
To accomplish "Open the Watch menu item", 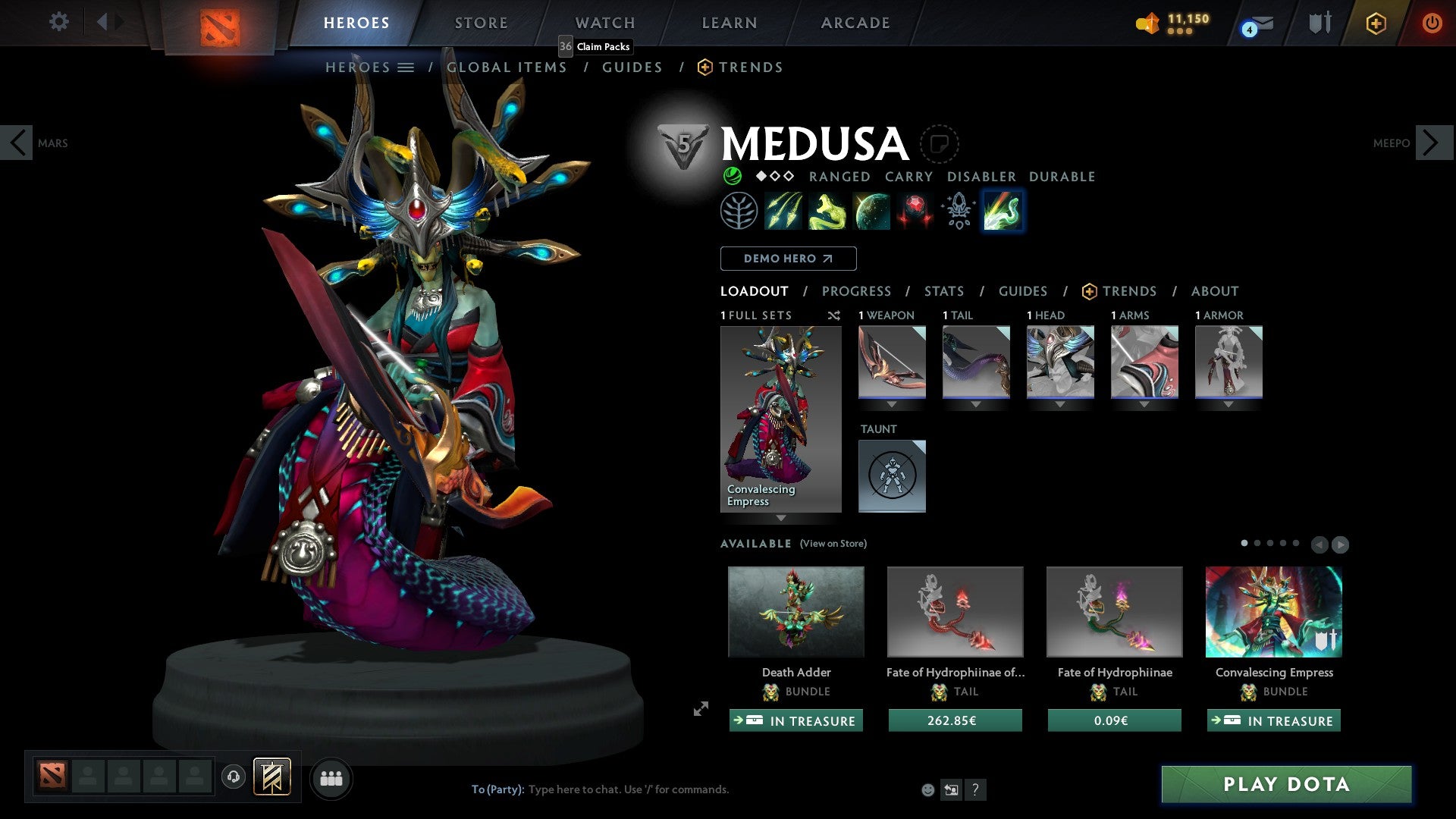I will tap(604, 22).
